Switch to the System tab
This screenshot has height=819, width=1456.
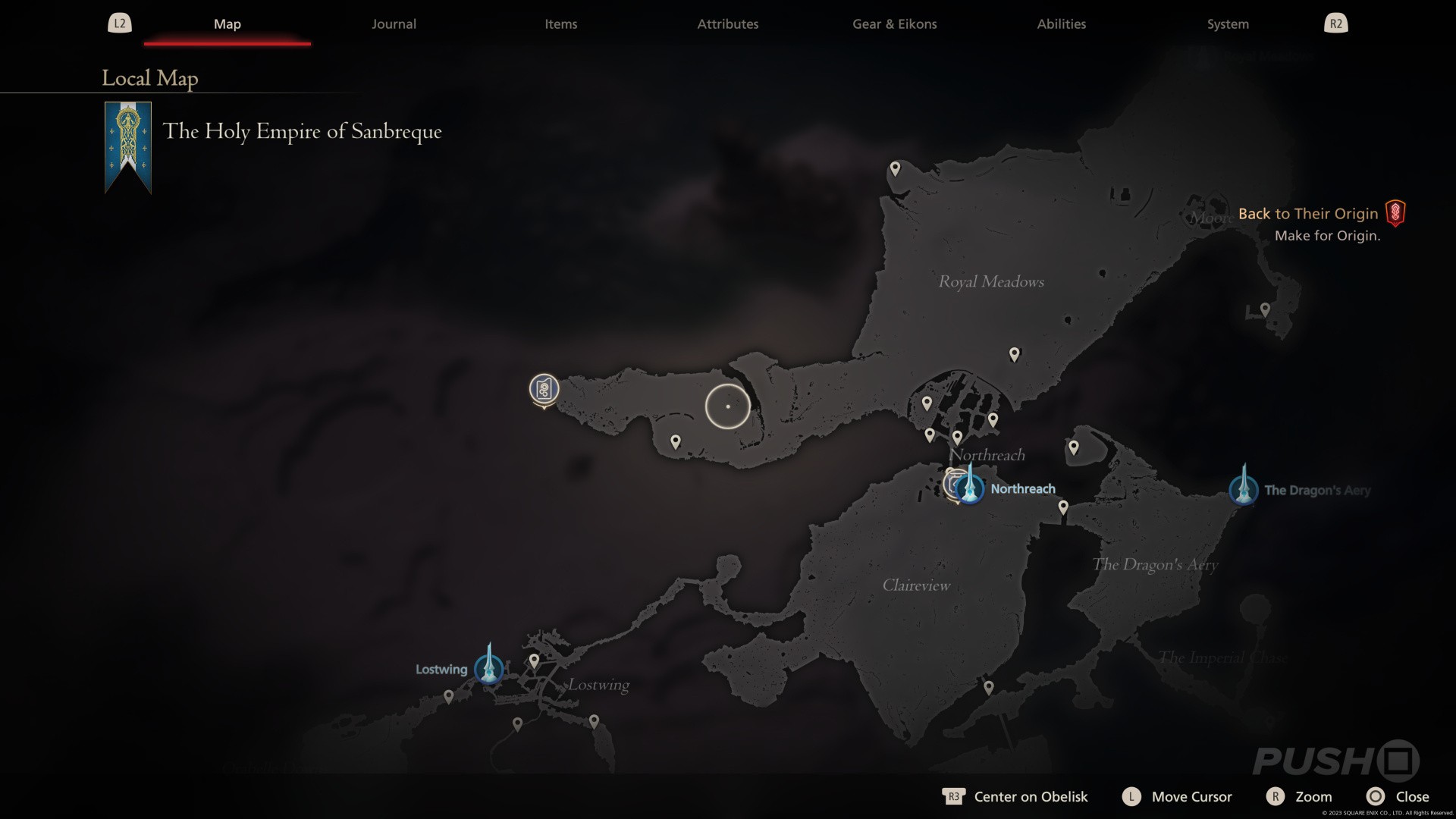pyautogui.click(x=1227, y=24)
